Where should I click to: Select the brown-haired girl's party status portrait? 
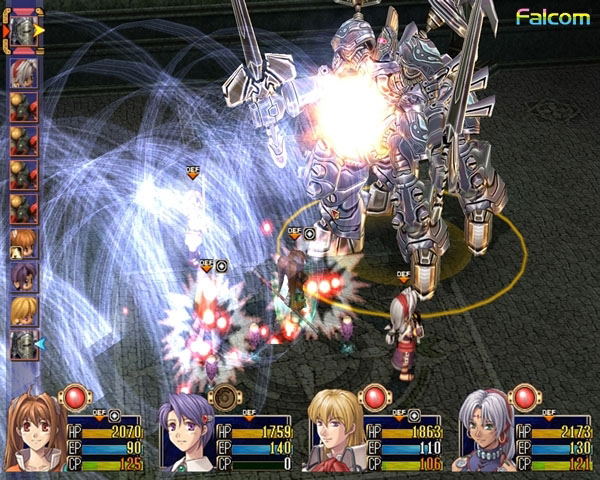click(x=38, y=437)
